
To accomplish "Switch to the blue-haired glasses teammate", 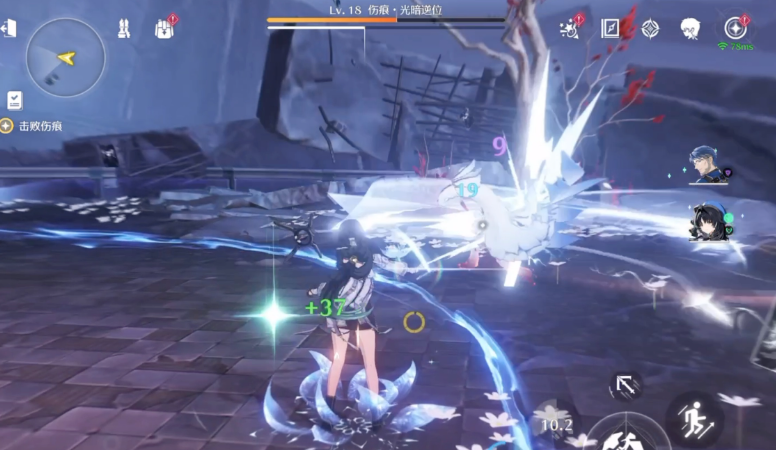I will (x=708, y=164).
